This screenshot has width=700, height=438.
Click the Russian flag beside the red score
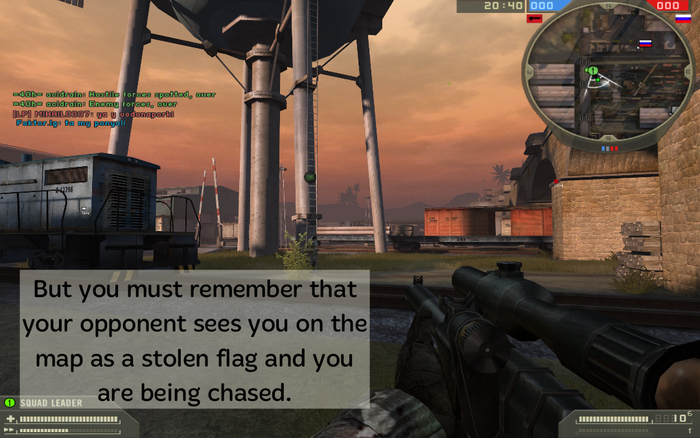pyautogui.click(x=683, y=19)
